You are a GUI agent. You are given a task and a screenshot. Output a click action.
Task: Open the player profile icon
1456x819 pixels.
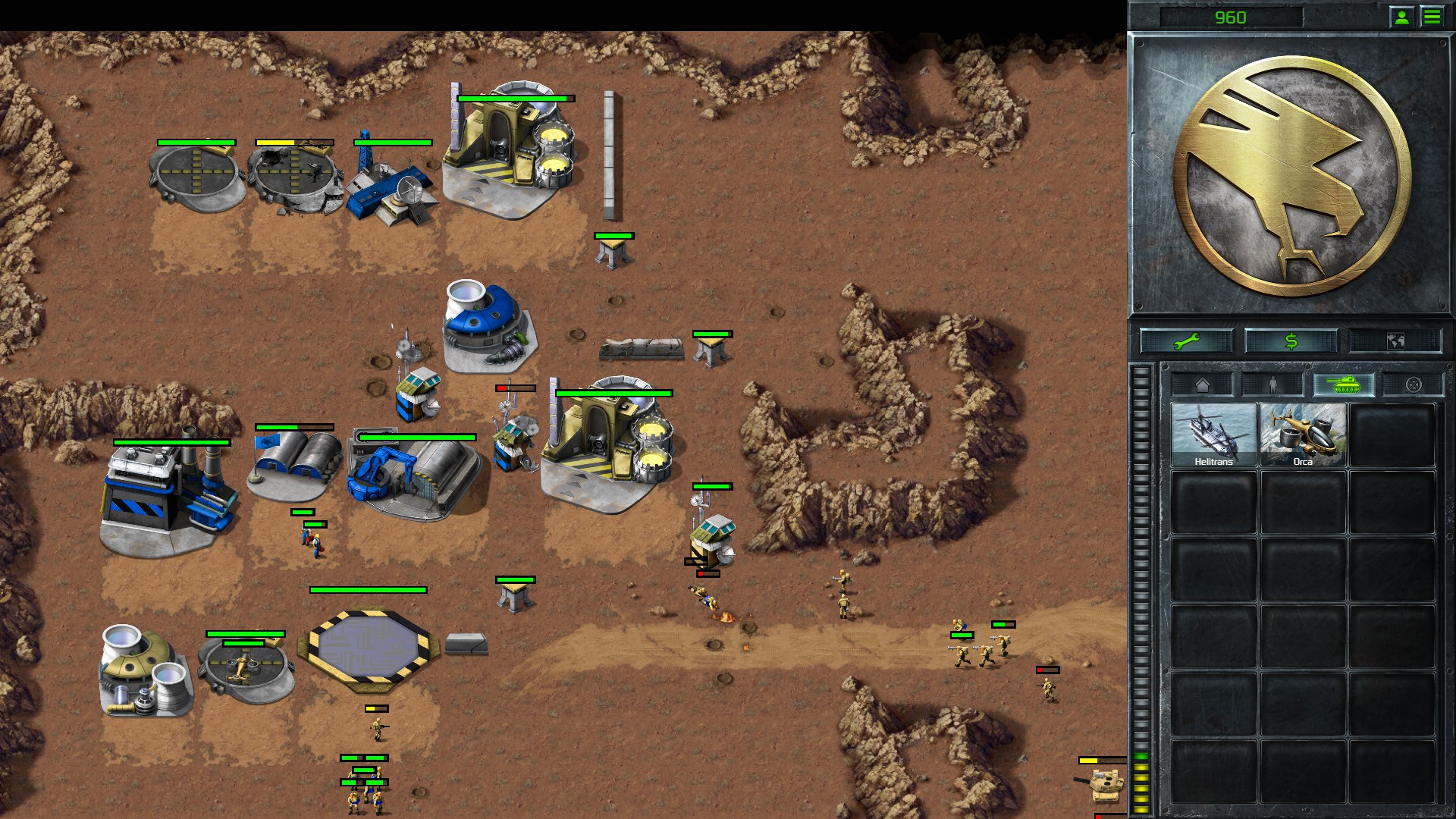click(x=1401, y=15)
